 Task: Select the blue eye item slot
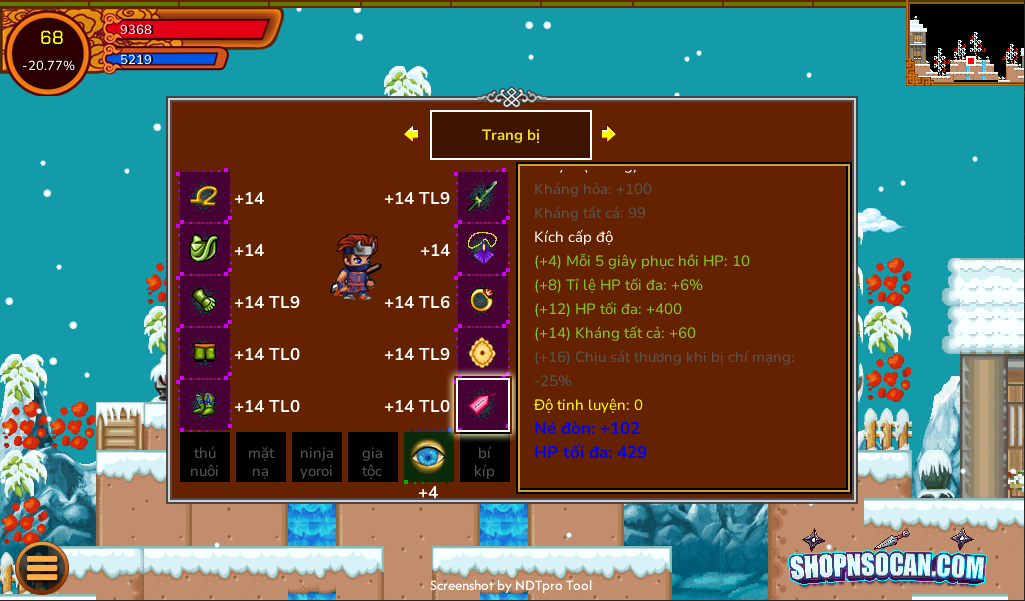428,457
